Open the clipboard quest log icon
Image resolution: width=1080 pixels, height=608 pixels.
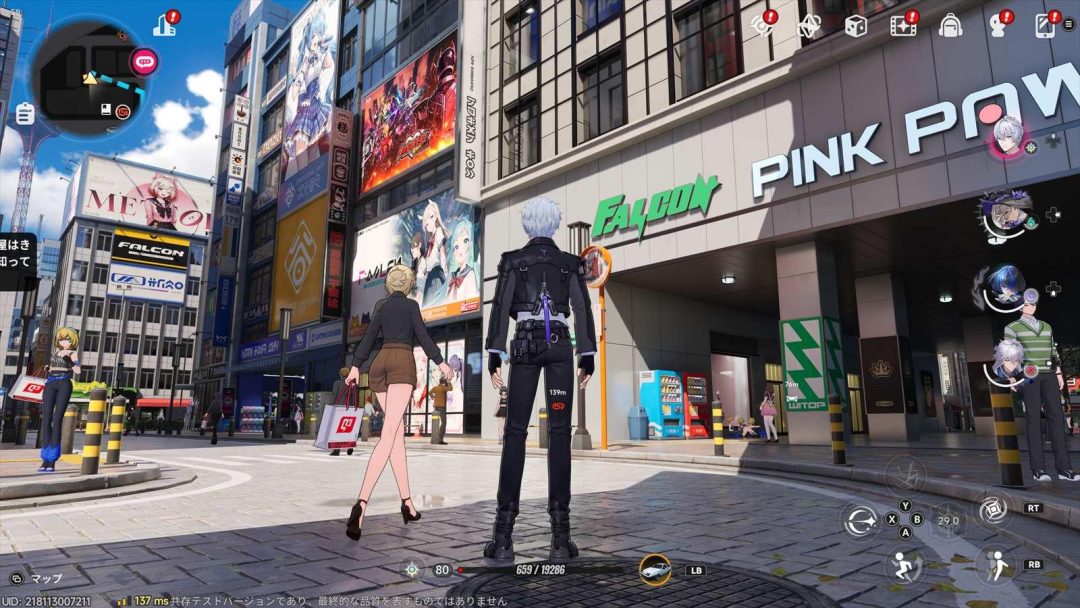click(x=25, y=114)
